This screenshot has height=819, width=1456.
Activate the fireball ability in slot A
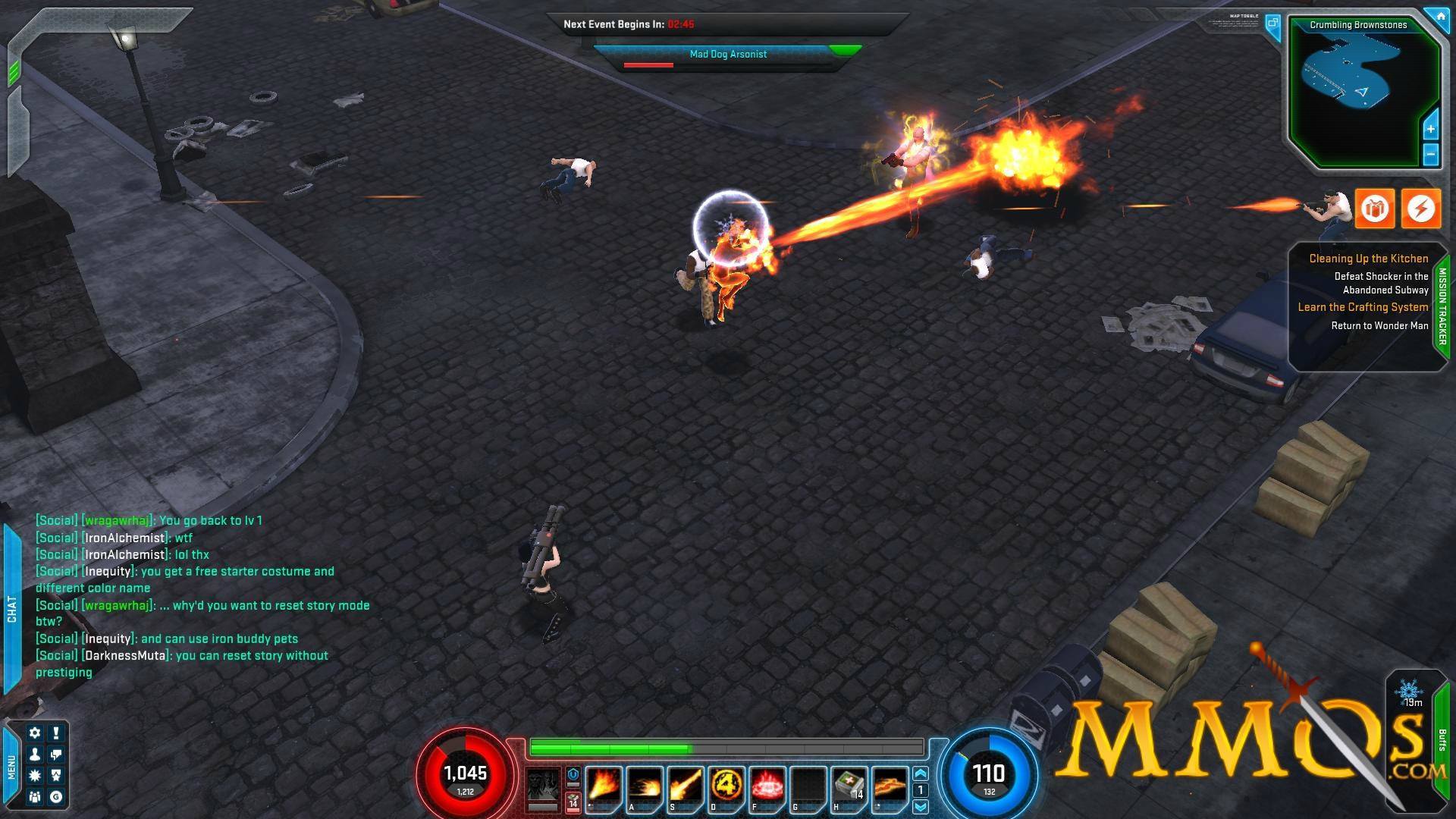643,786
